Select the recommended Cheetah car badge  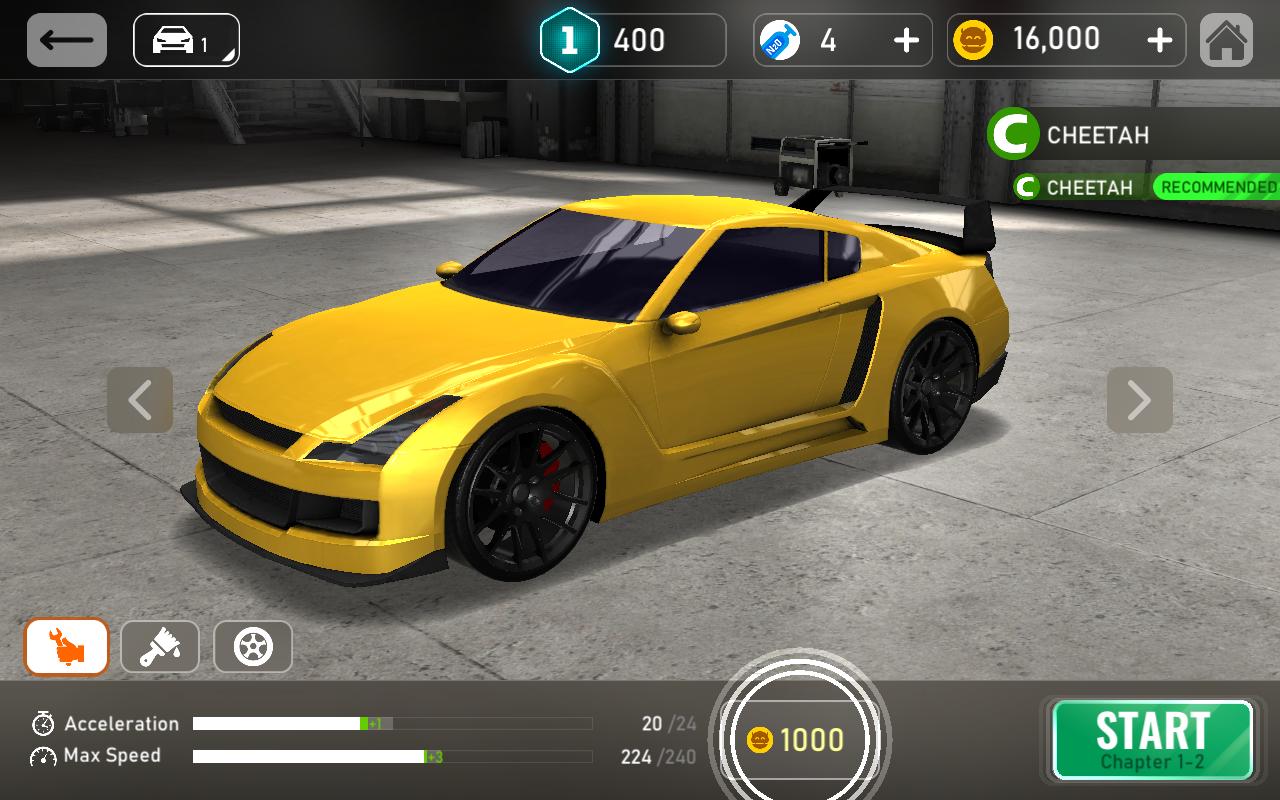click(x=1145, y=187)
